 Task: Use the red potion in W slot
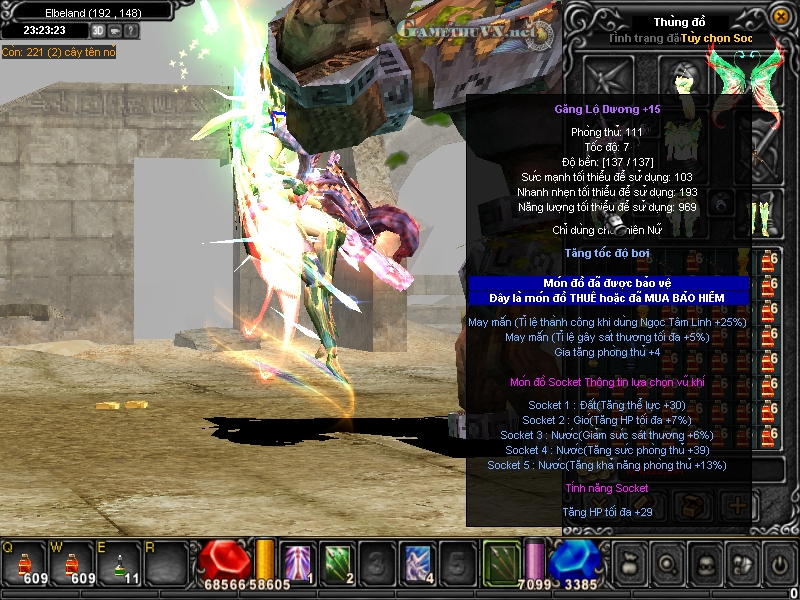(73, 566)
